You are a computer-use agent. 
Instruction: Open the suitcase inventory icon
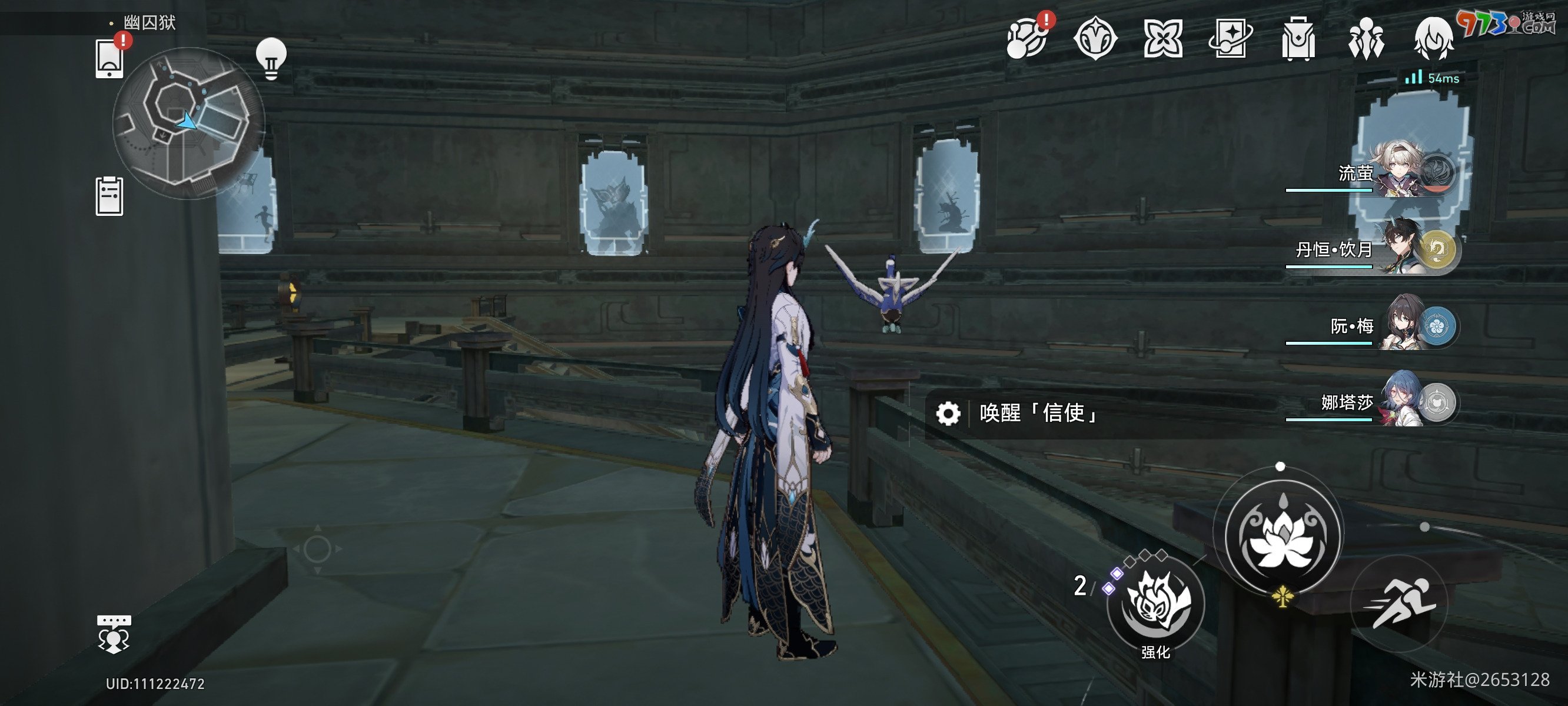coord(1298,39)
